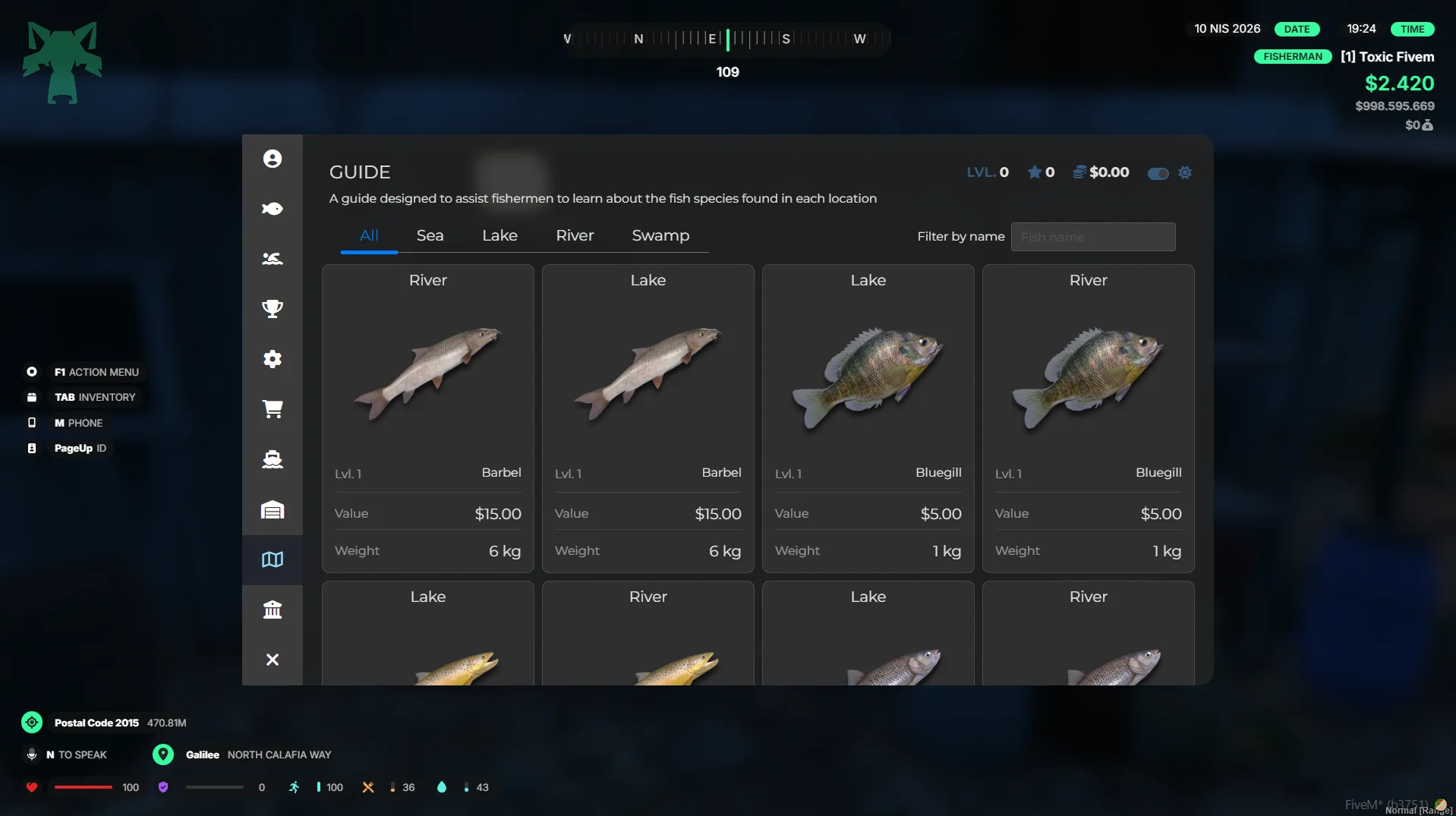
Task: Open the swimmer icon sidebar section
Action: [273, 259]
